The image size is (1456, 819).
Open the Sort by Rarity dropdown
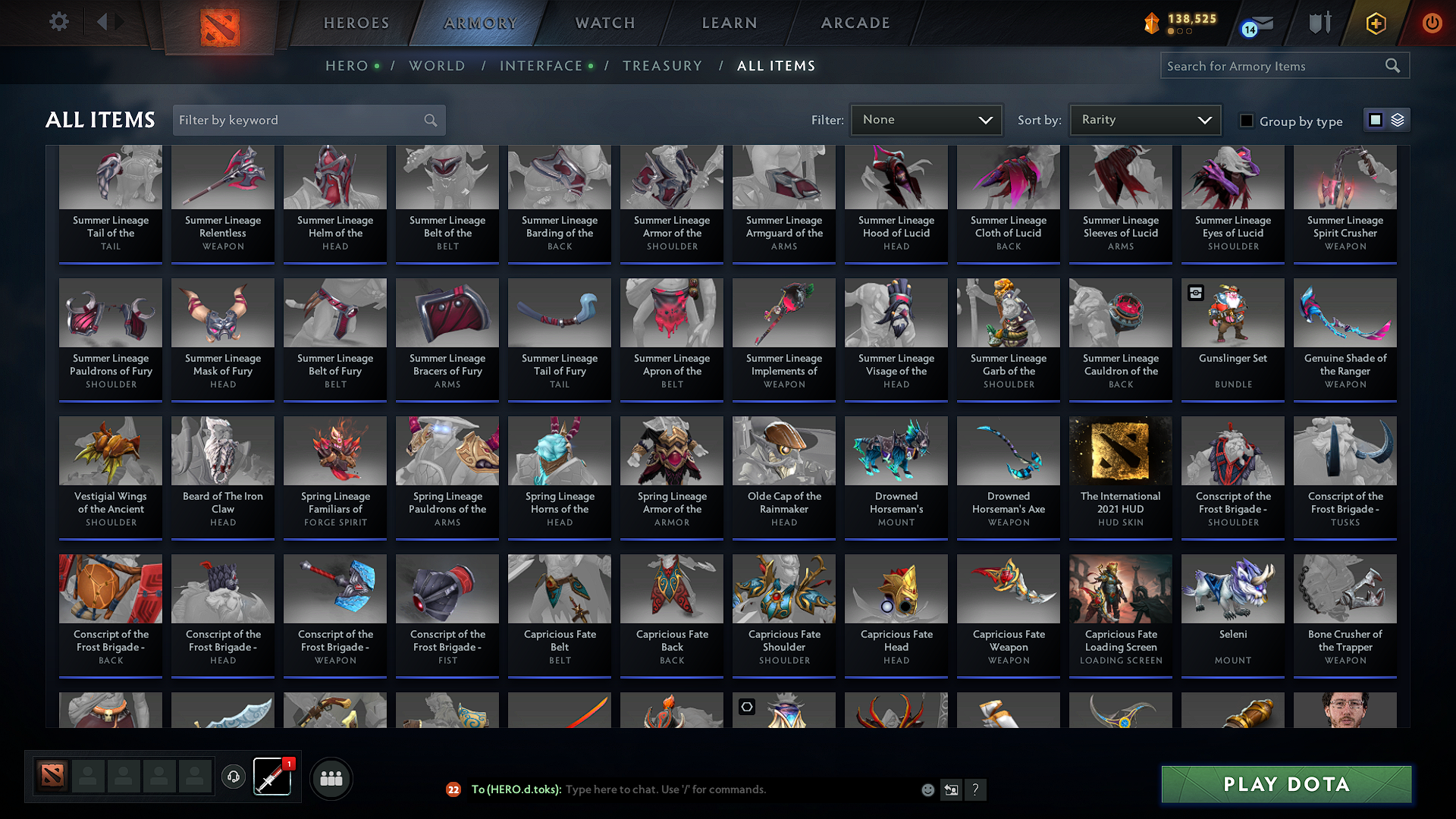tap(1144, 119)
